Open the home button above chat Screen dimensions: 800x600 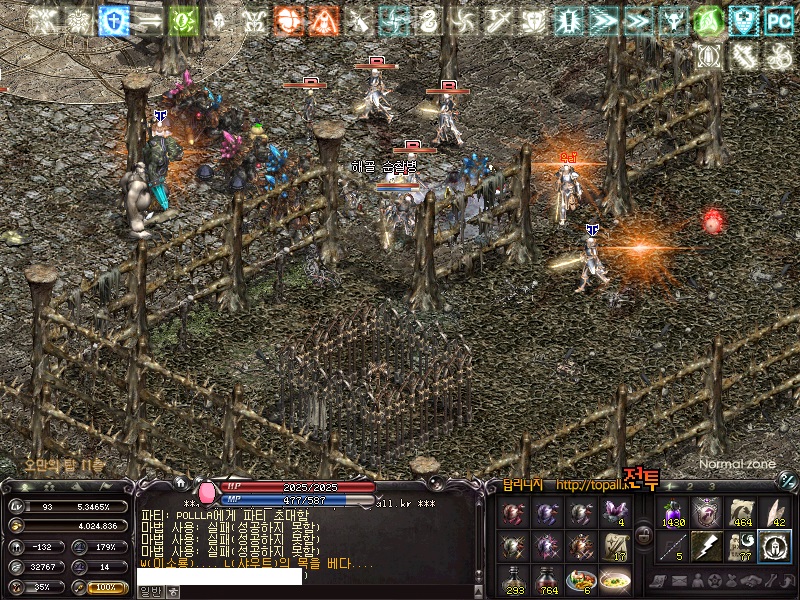point(180,483)
